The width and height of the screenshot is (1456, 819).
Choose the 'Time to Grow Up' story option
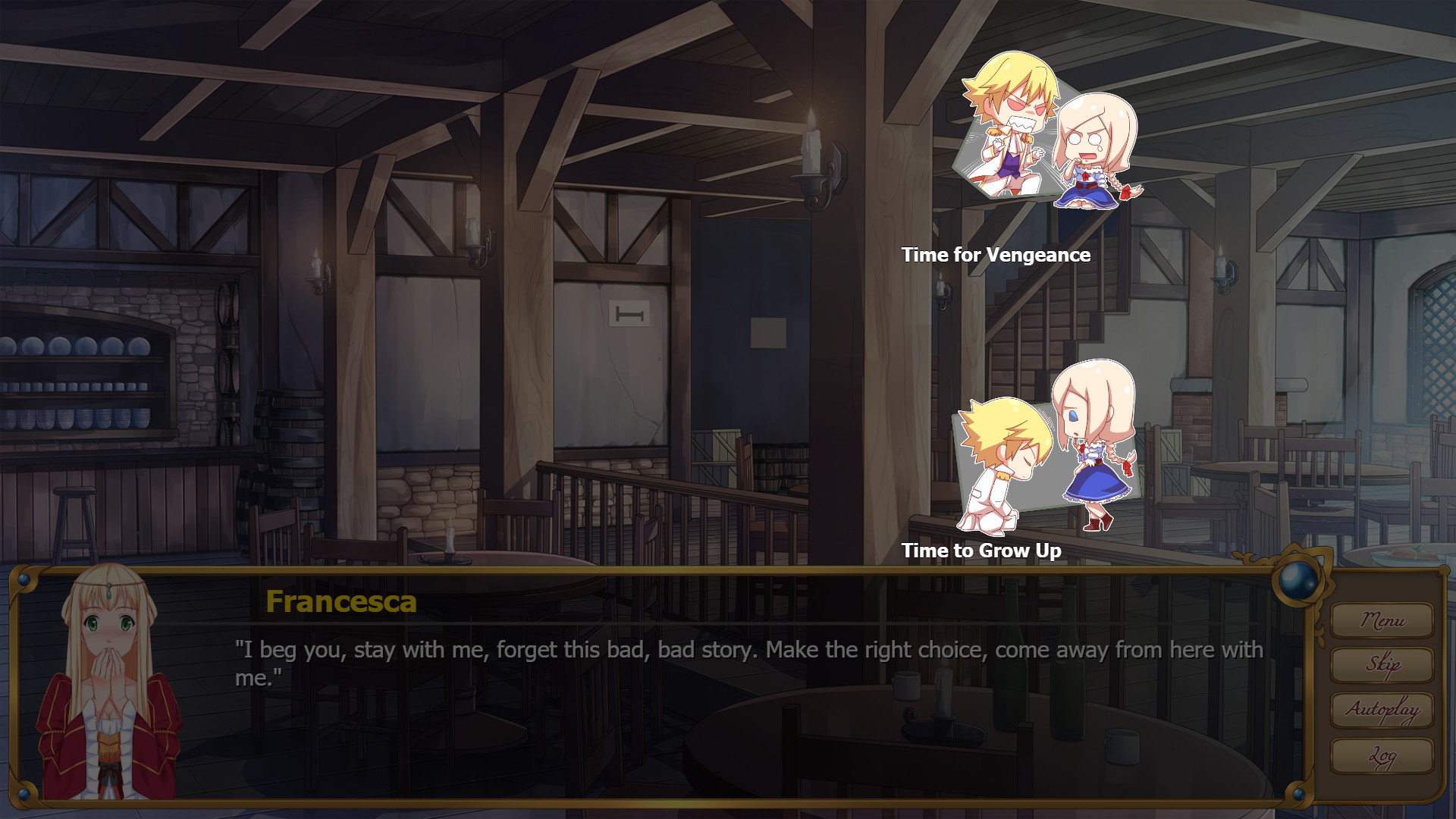(982, 551)
